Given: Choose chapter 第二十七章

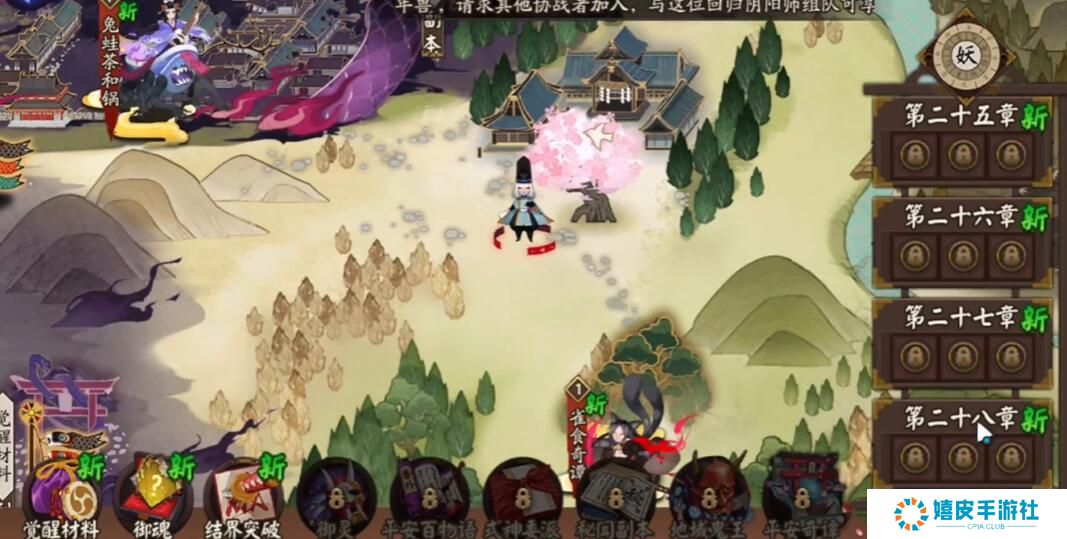Looking at the screenshot, I should click(961, 342).
